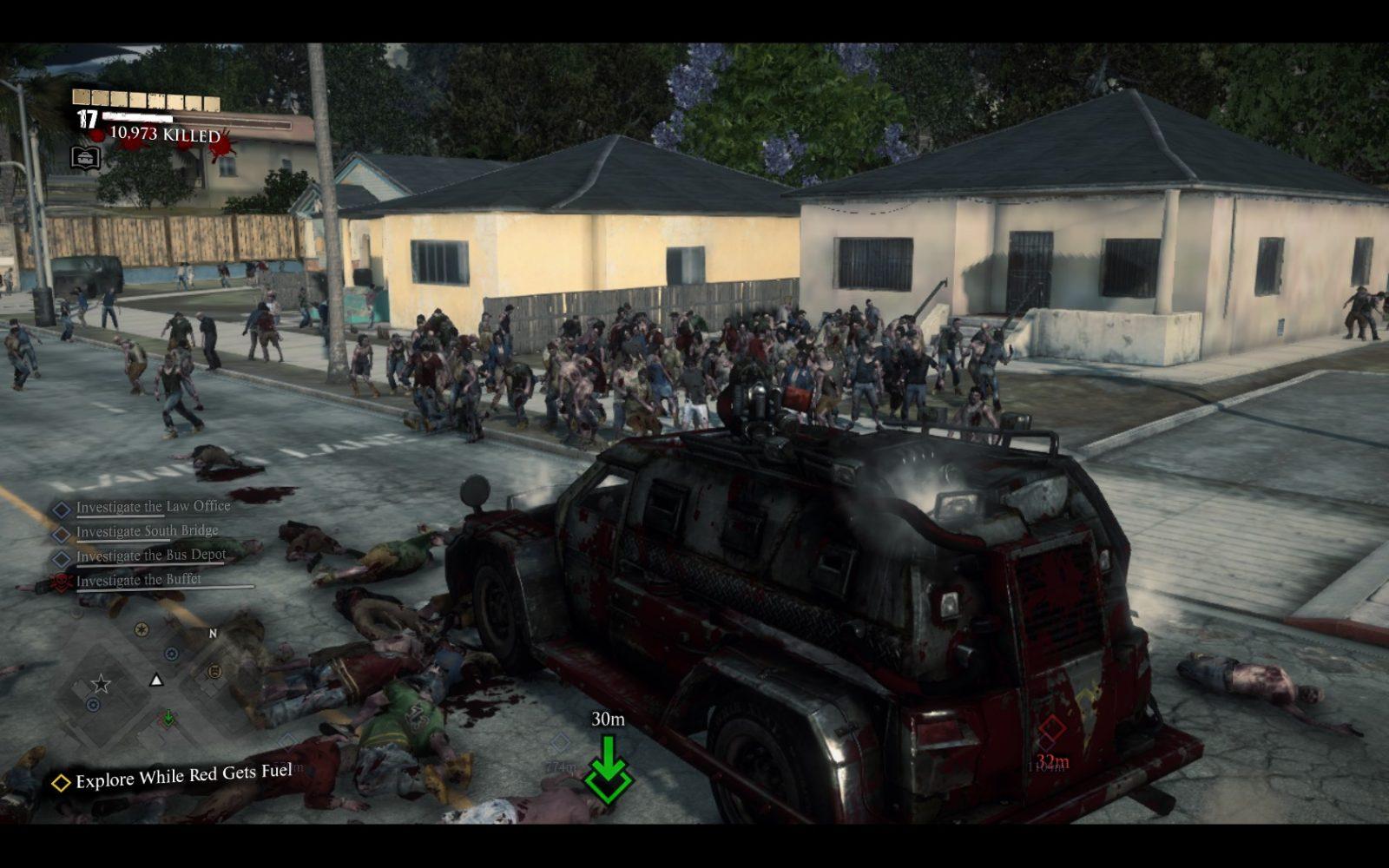The width and height of the screenshot is (1389, 868).
Task: Click the white player arrow on the minimap
Action: [x=156, y=680]
